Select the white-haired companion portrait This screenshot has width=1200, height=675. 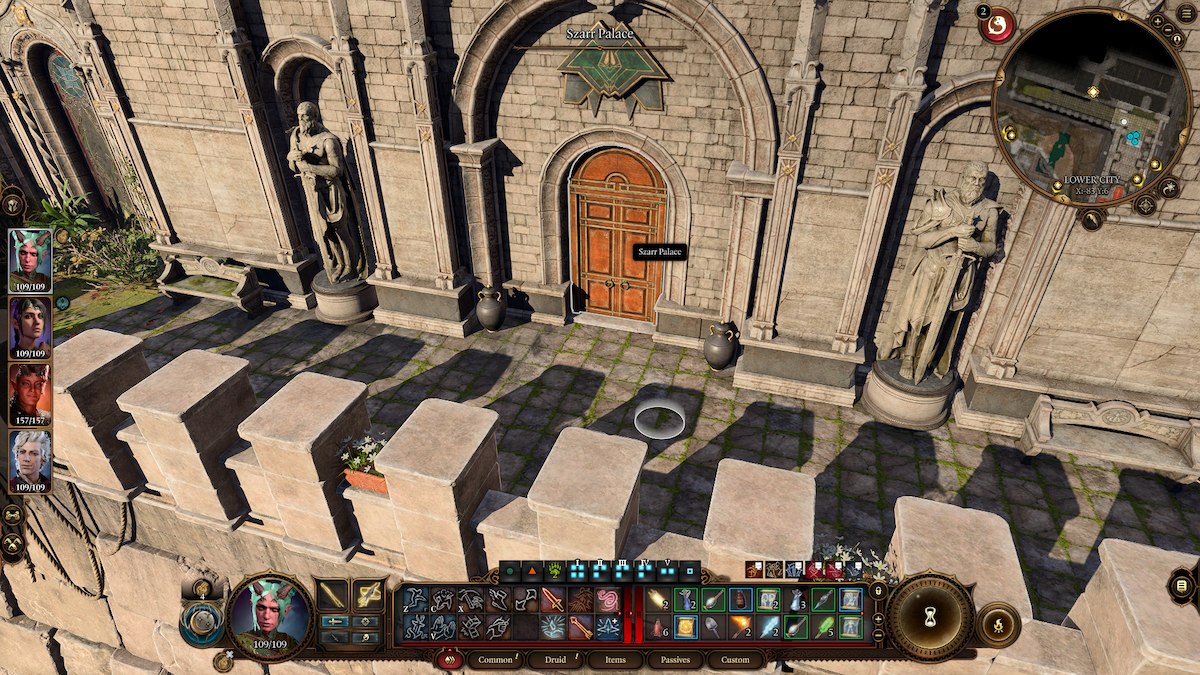coord(30,460)
